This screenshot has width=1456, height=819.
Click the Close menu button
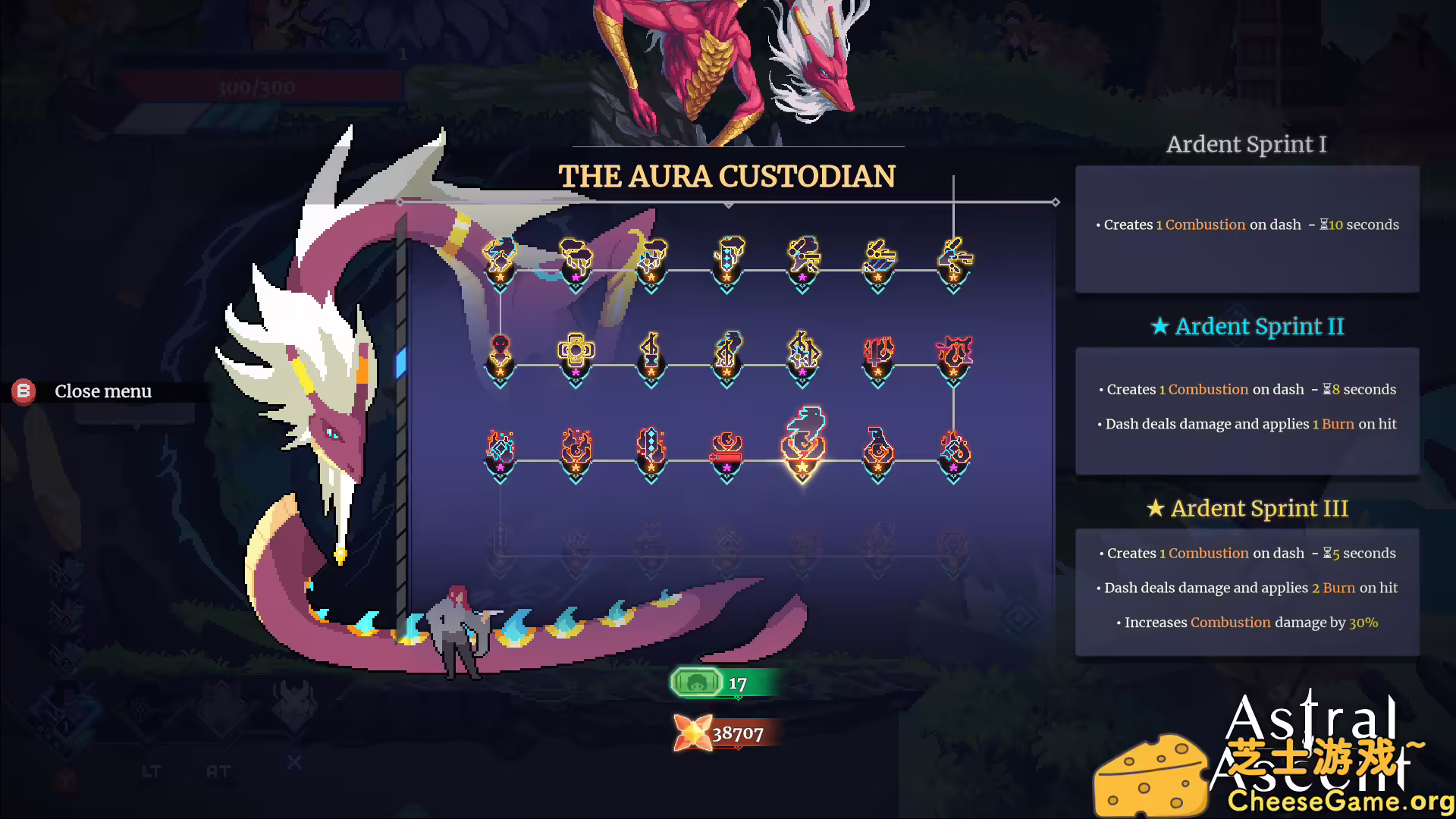click(x=102, y=391)
